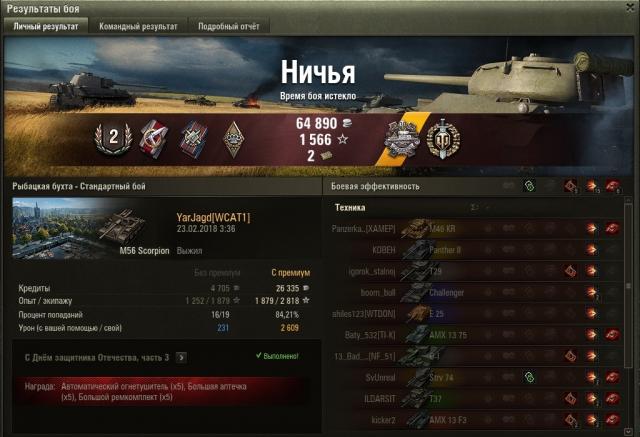Viewport: 640px width, 437px height.
Task: Expand the С Днём защитника Отечества mission arrow
Action: point(181,356)
